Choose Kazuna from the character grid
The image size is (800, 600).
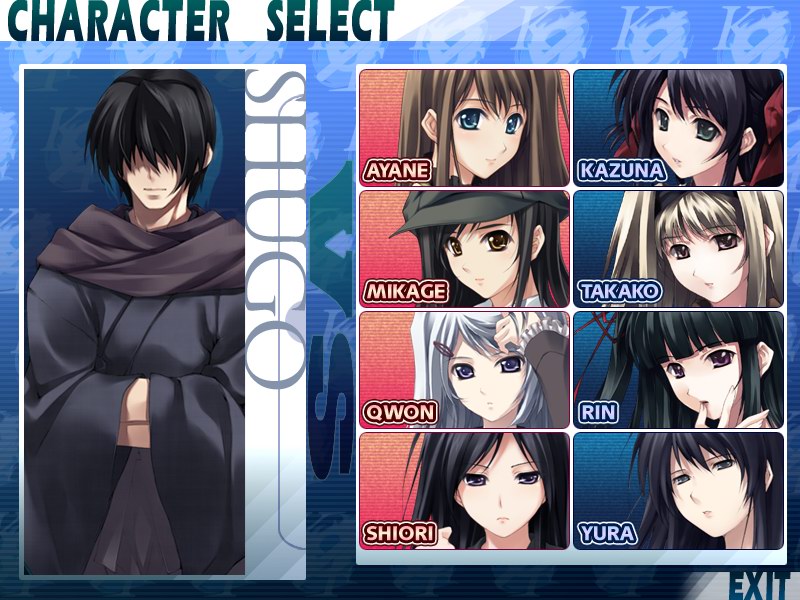pos(678,127)
